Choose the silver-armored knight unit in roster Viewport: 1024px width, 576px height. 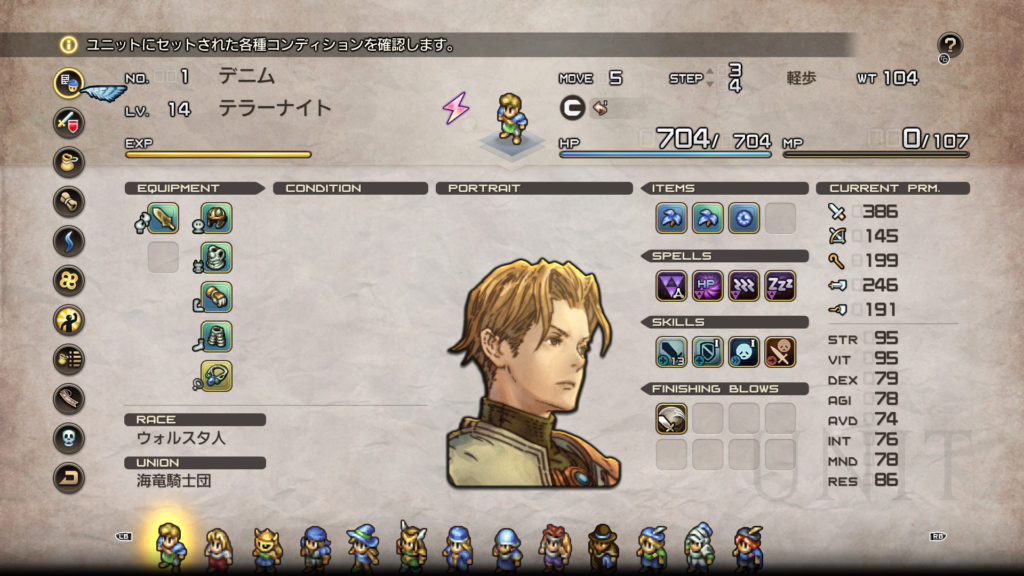point(699,547)
